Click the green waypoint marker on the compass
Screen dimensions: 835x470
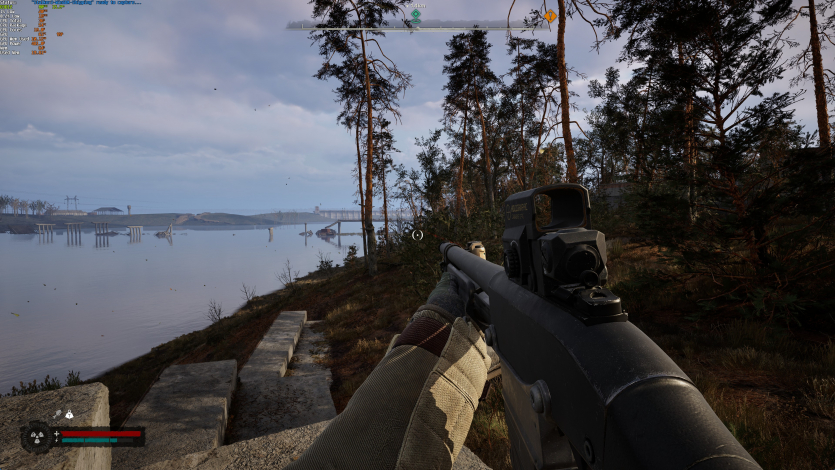pos(416,15)
